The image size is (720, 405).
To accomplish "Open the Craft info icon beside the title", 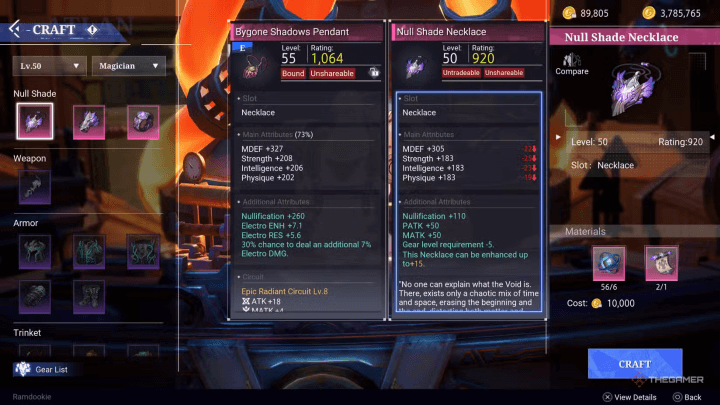I will pyautogui.click(x=92, y=29).
